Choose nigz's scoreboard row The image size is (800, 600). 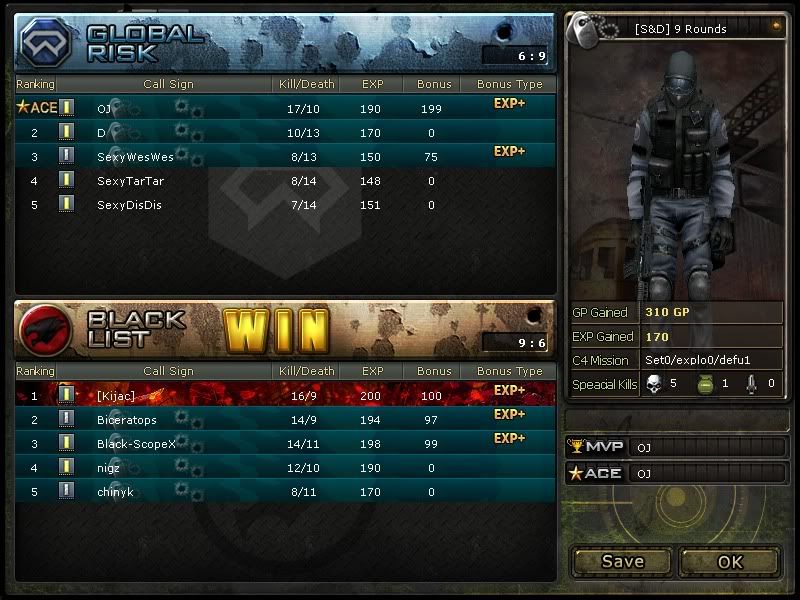click(x=285, y=467)
